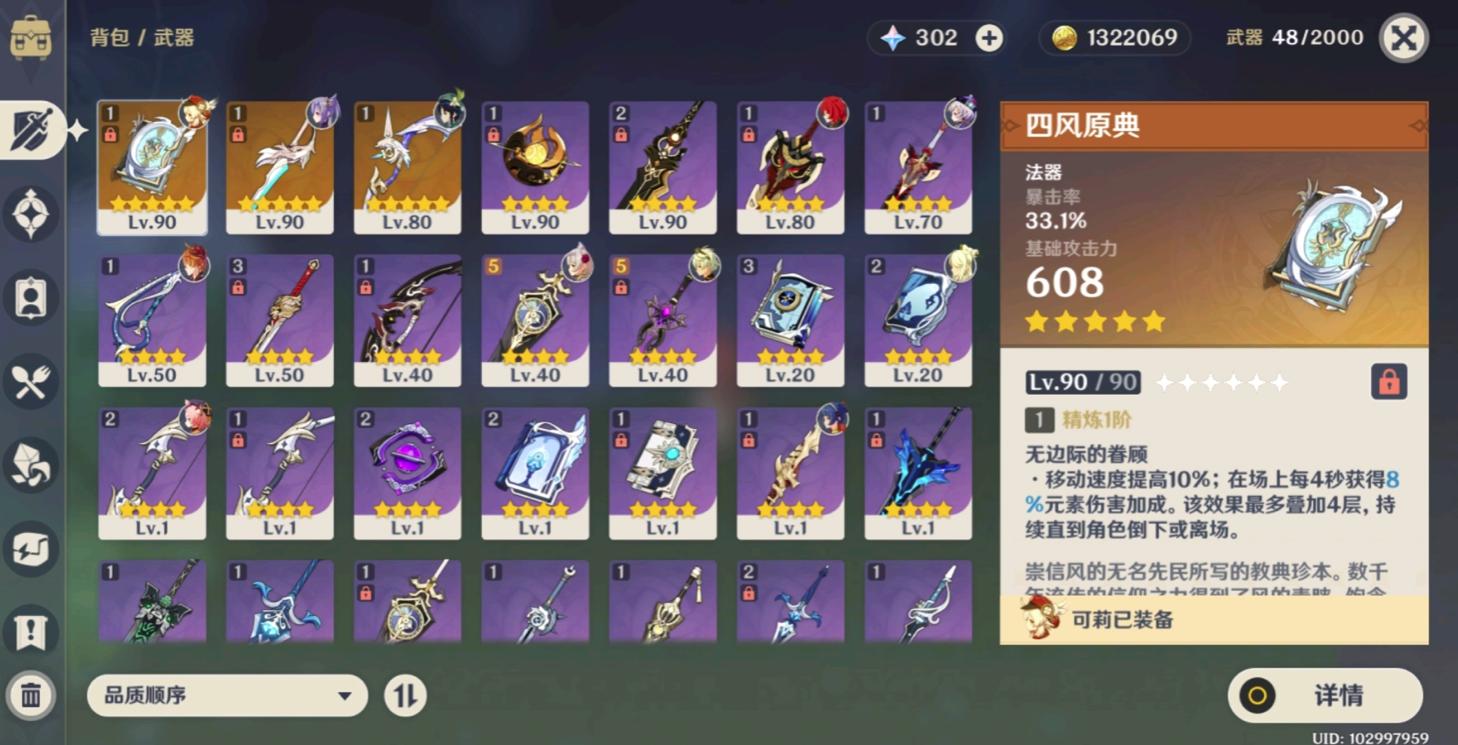Pick the black bow at Lv.40

tap(407, 320)
